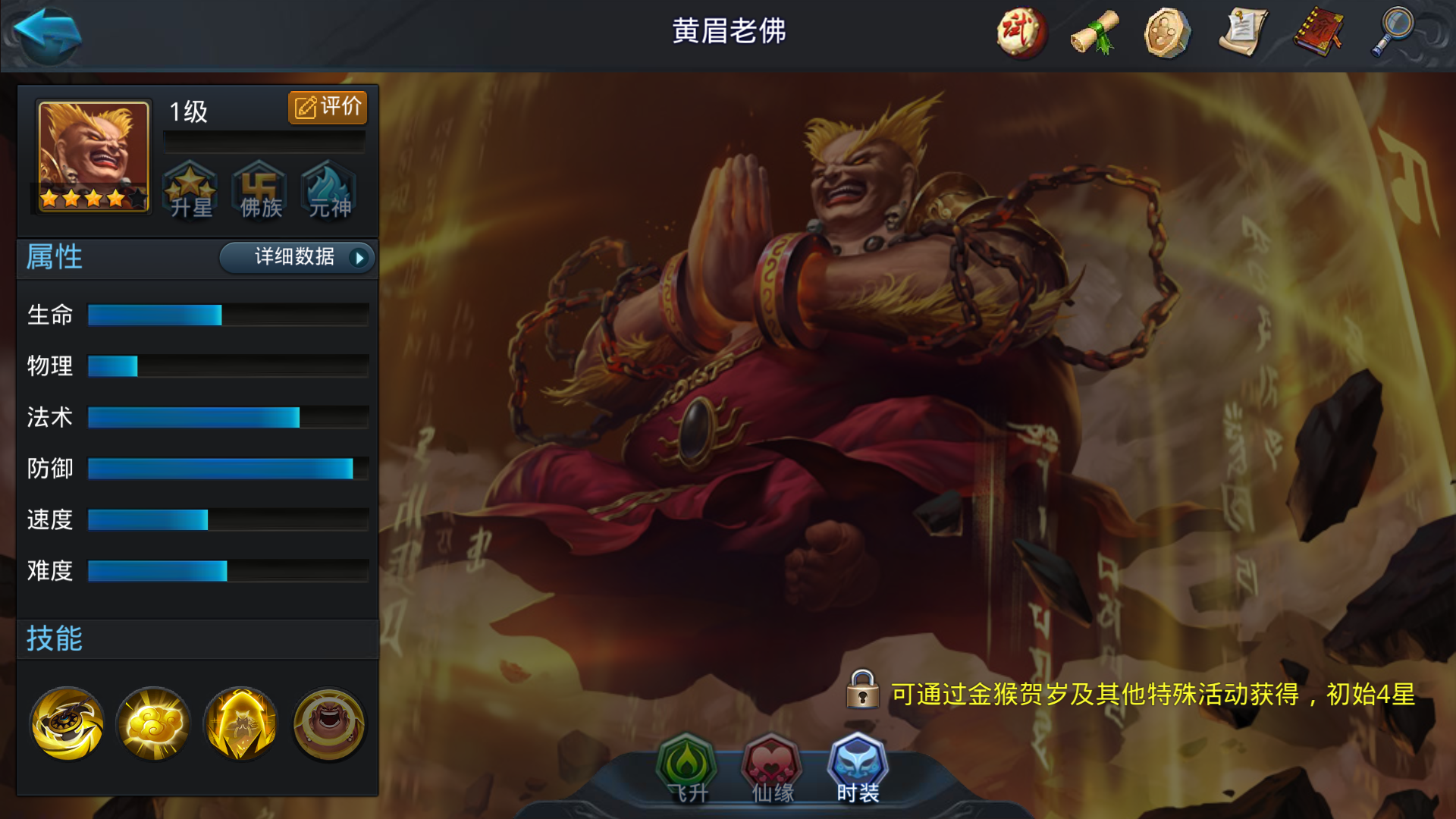This screenshot has height=819, width=1456.
Task: Open 详细数据 detailed stats panel
Action: tap(296, 258)
